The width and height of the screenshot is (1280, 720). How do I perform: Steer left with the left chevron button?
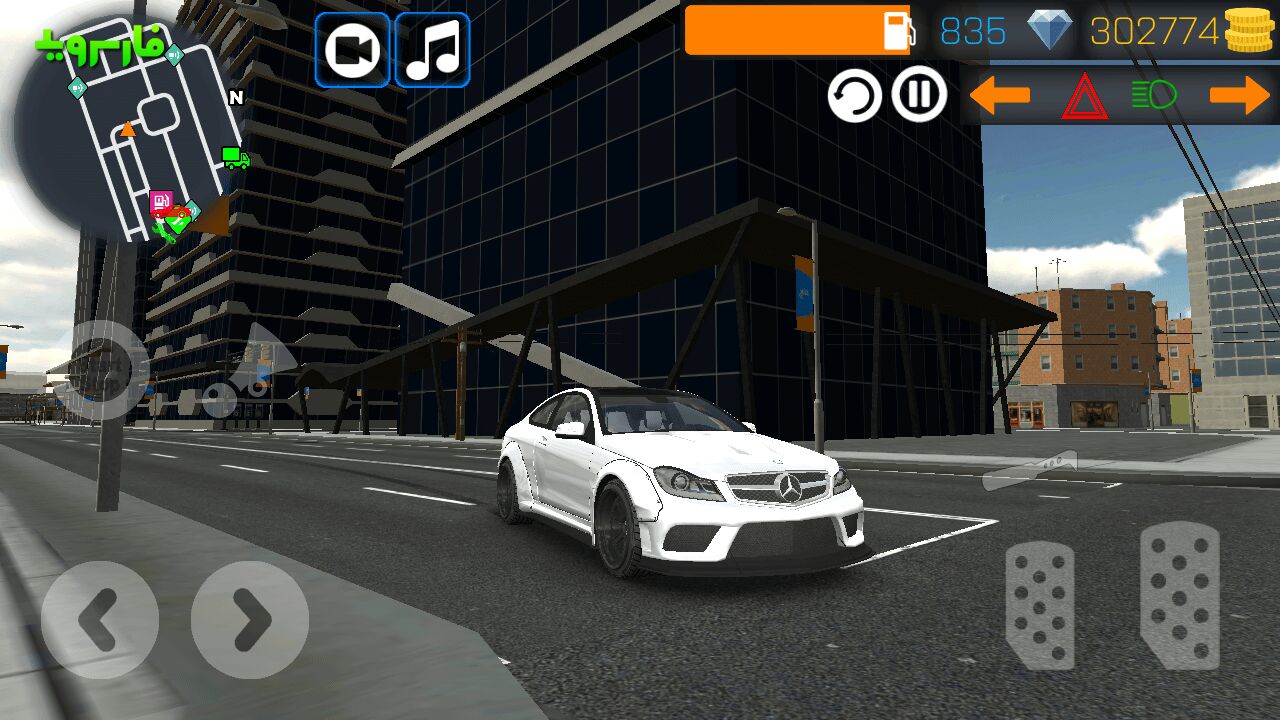click(x=99, y=620)
